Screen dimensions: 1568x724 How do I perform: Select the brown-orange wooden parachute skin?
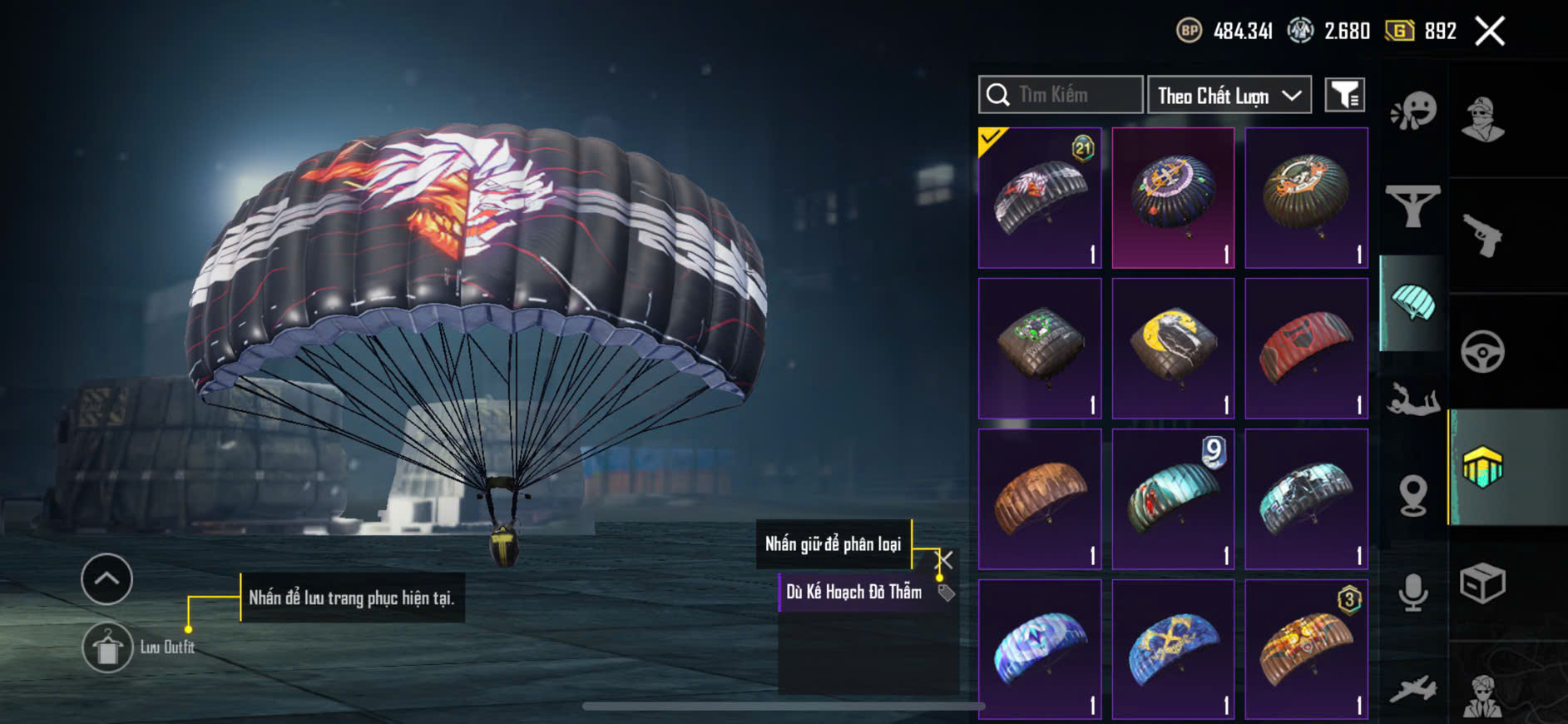(x=1040, y=499)
